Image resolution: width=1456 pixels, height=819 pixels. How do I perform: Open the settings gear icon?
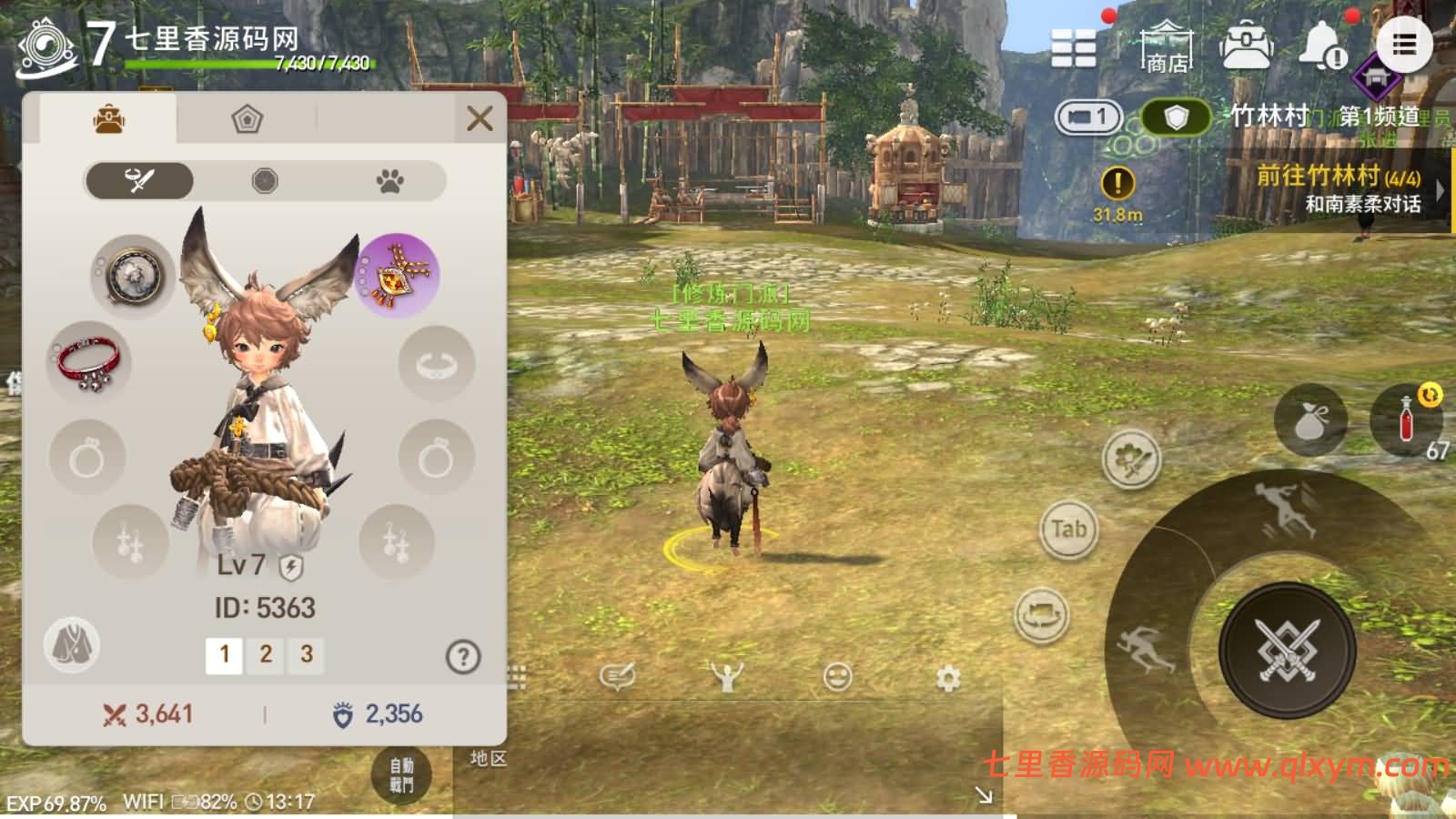click(947, 675)
